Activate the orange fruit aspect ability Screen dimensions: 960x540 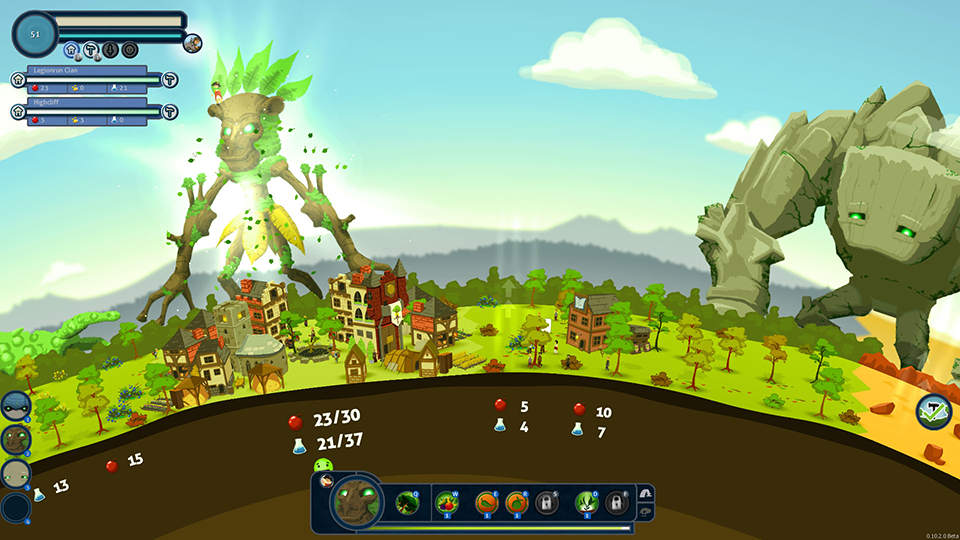click(x=517, y=502)
